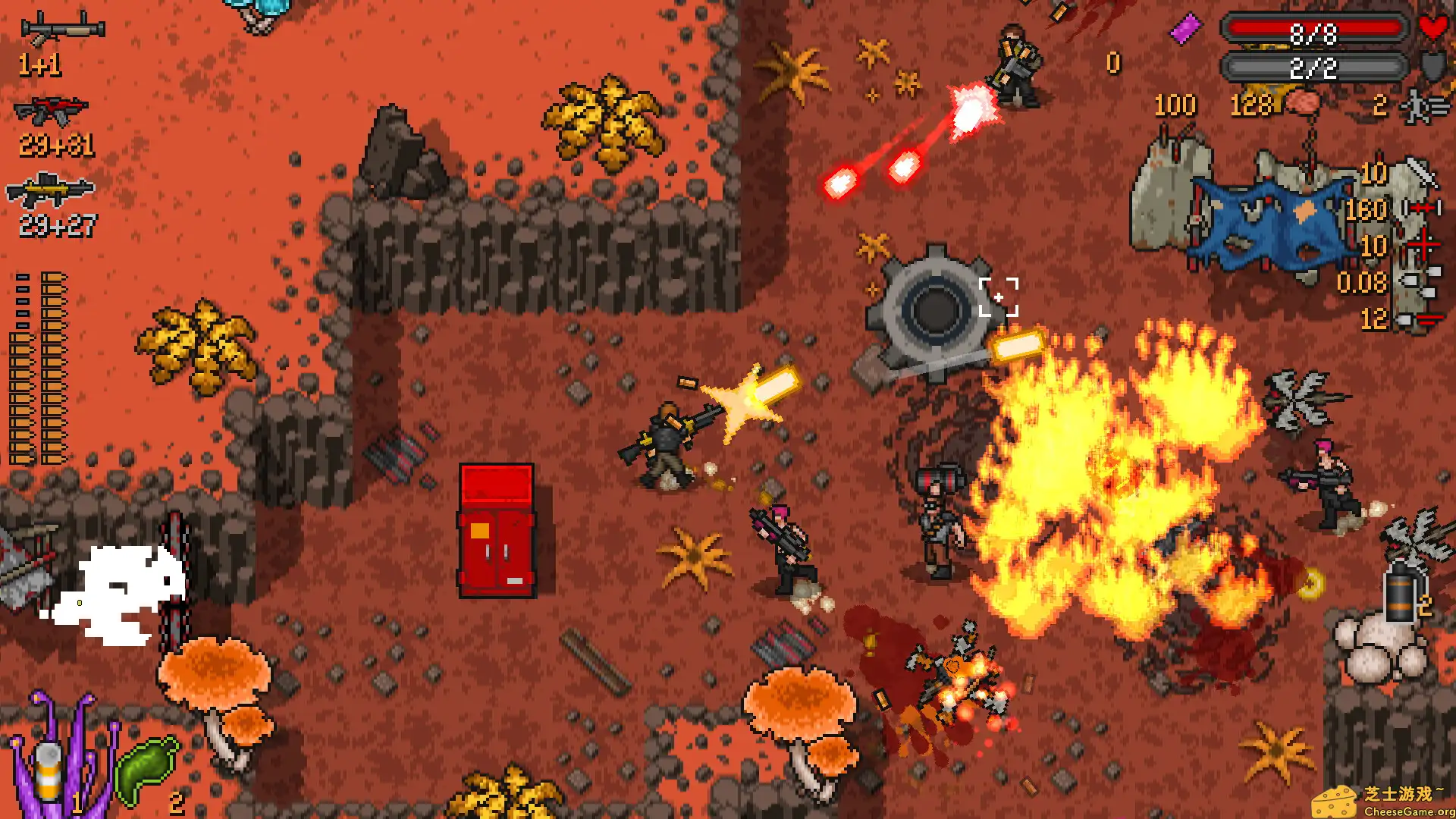Click the ammo stat icon showing 12
The width and height of the screenshot is (1456, 819).
[1422, 319]
